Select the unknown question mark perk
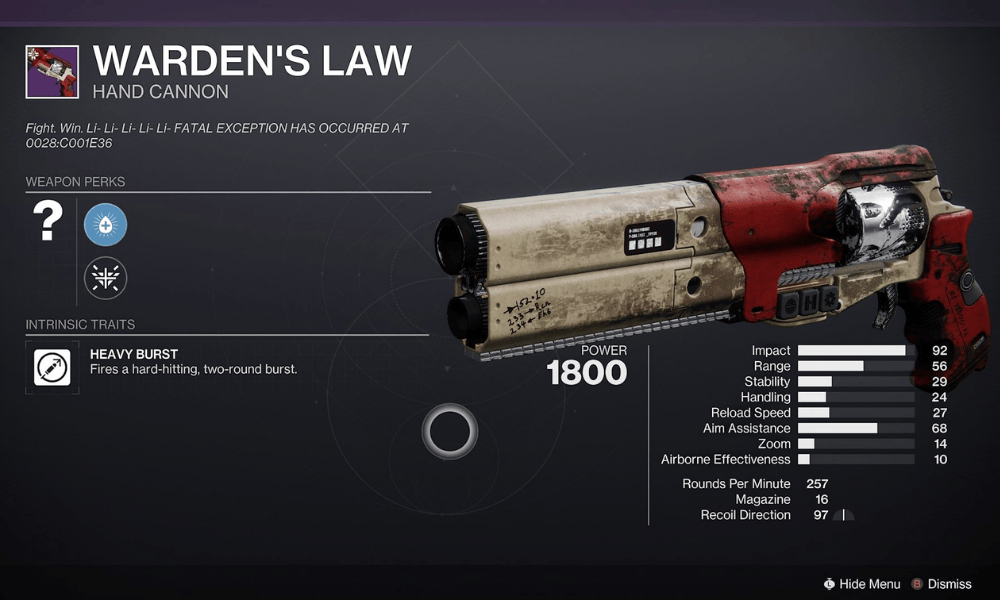The height and width of the screenshot is (600, 1000). point(47,224)
